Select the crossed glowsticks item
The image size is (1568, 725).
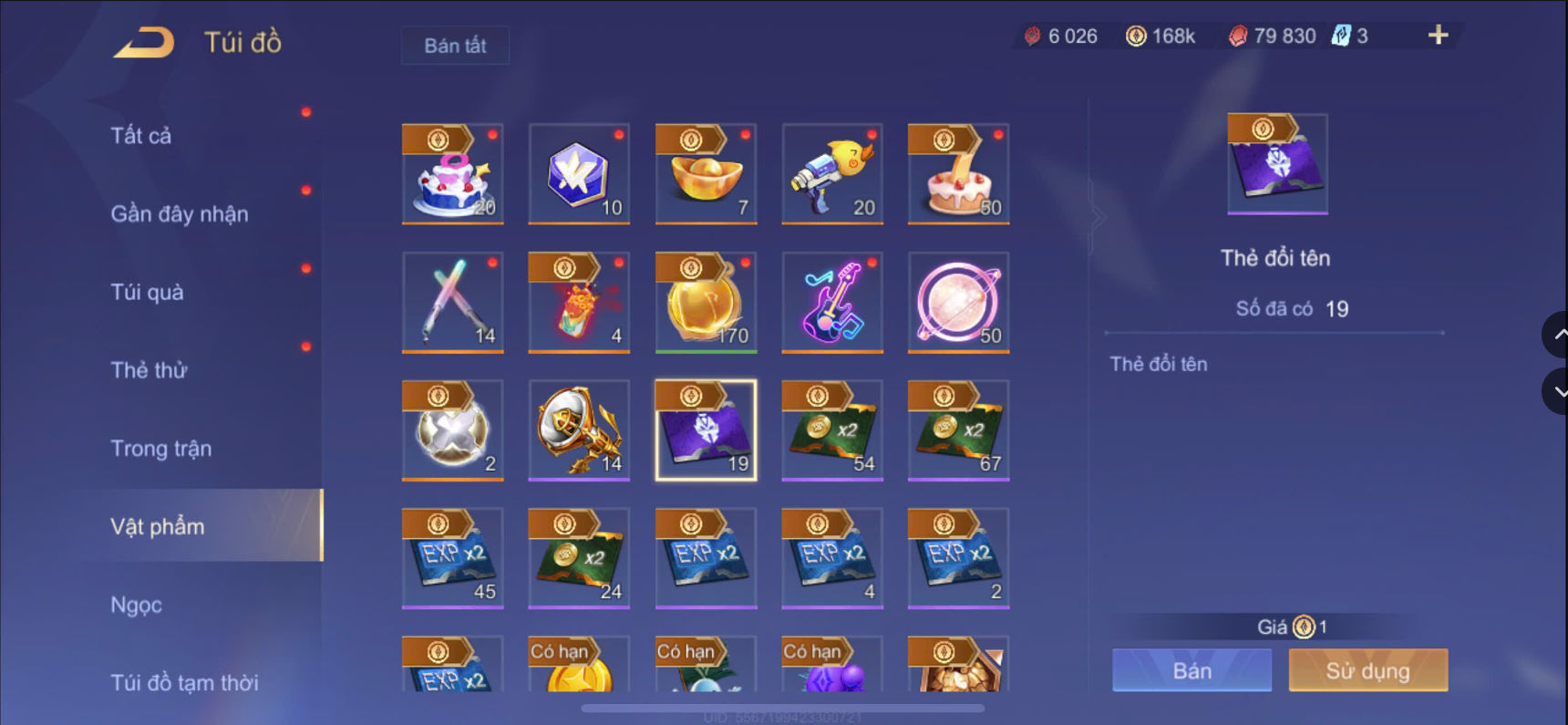pos(453,303)
